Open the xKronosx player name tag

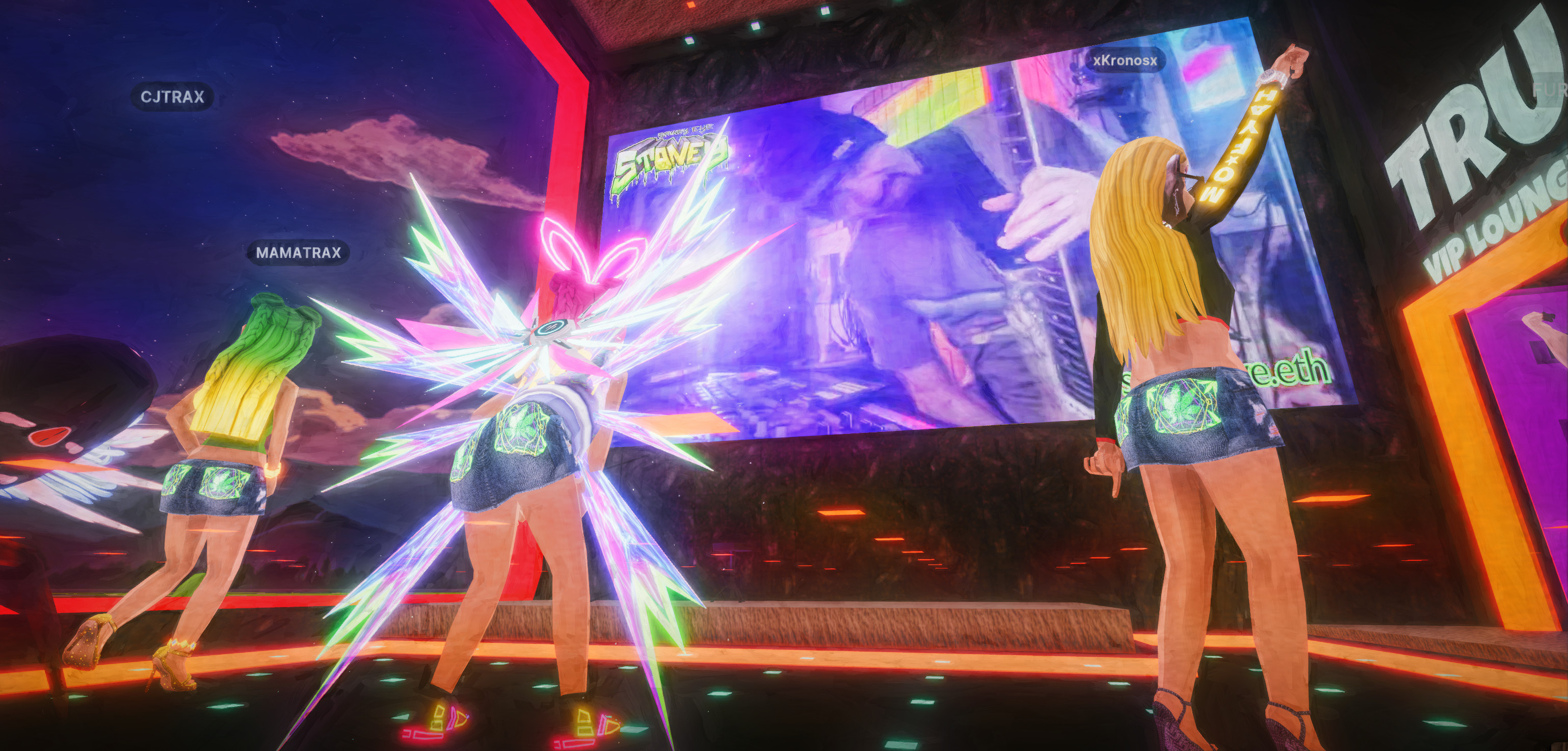[1124, 61]
